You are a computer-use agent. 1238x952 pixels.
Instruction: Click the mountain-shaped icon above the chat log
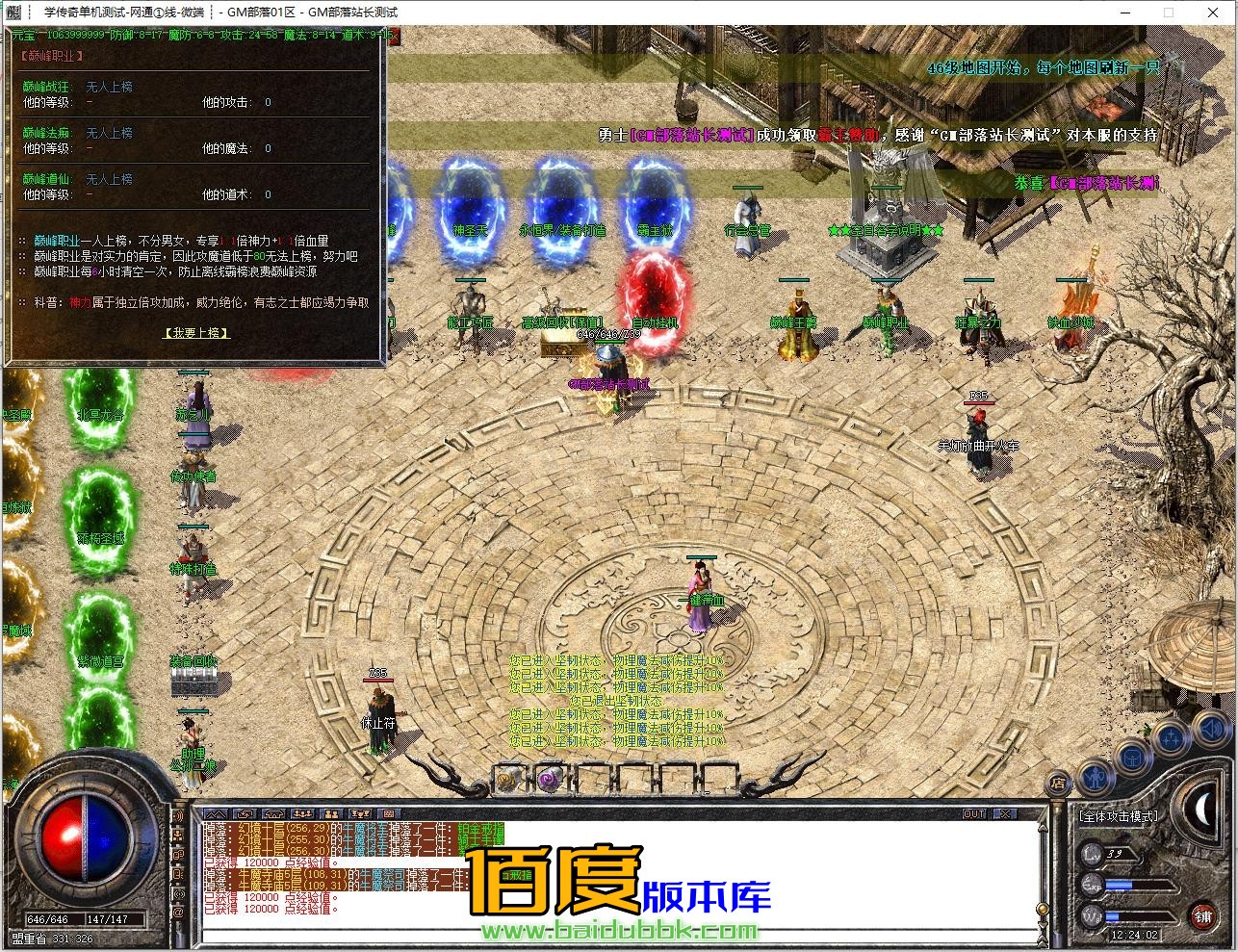pos(214,814)
